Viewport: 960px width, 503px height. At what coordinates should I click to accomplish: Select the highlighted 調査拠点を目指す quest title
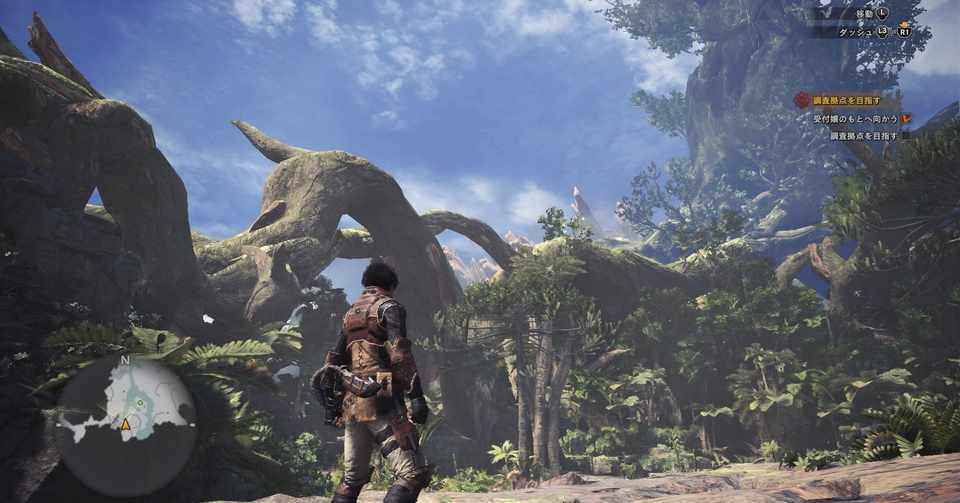(x=846, y=100)
